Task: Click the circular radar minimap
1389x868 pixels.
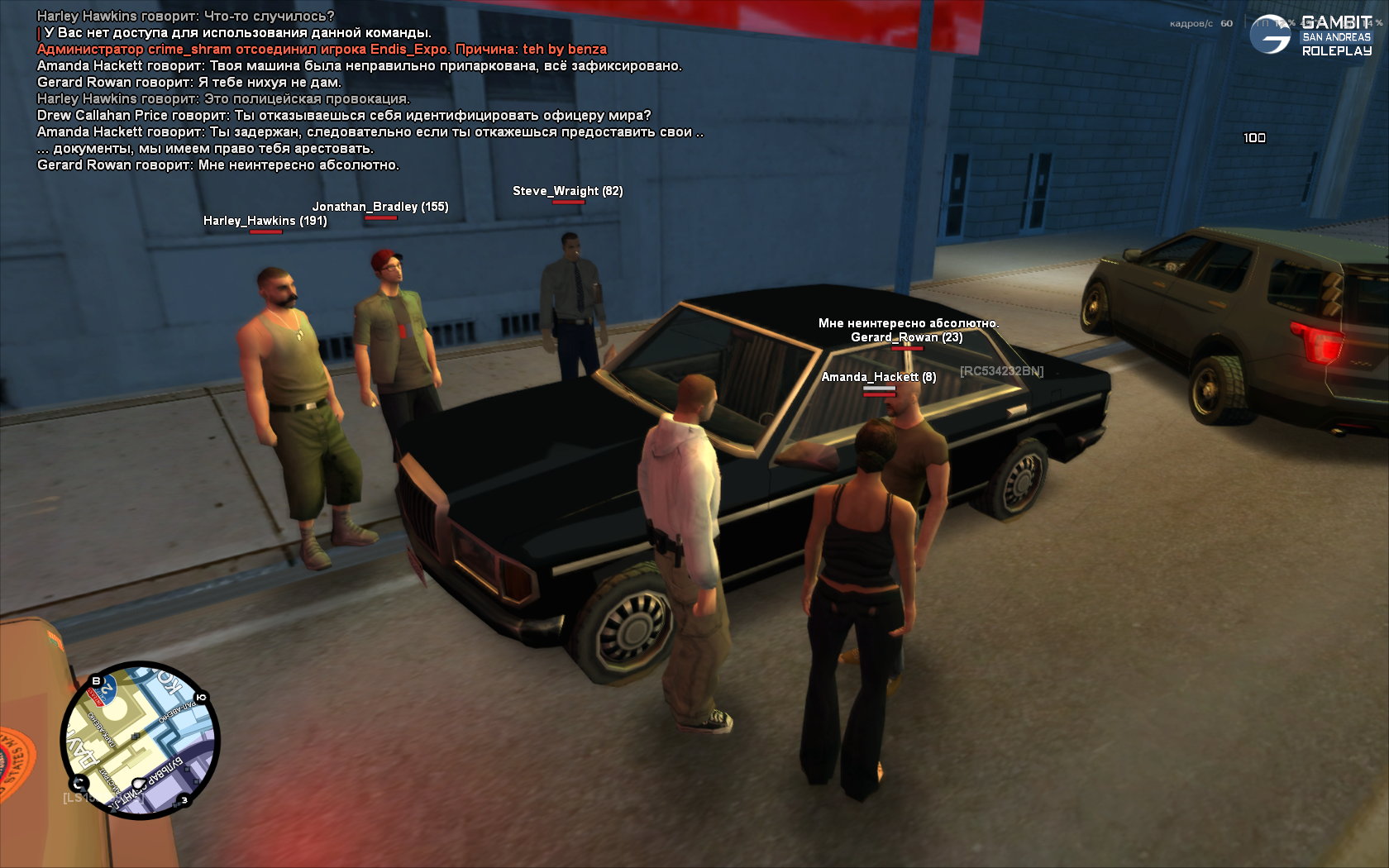Action: click(x=141, y=740)
